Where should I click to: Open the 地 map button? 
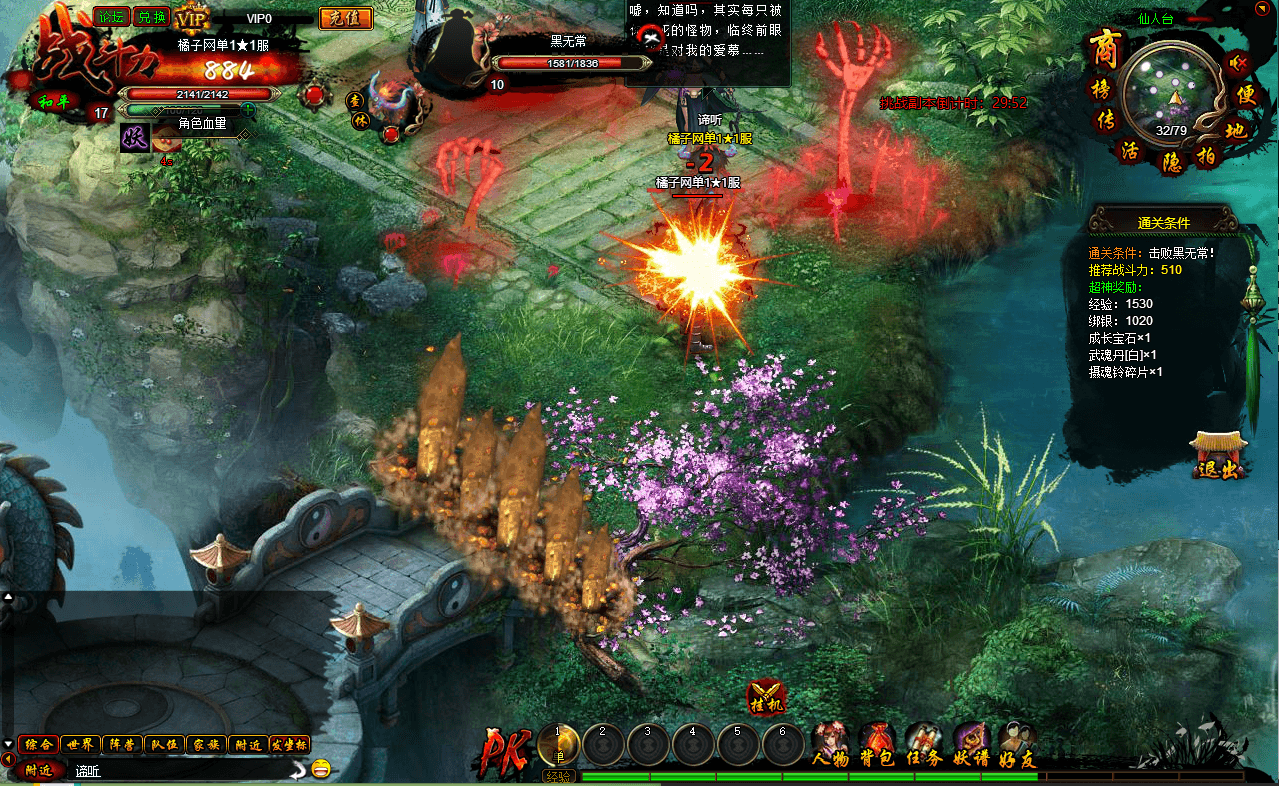coord(1236,129)
